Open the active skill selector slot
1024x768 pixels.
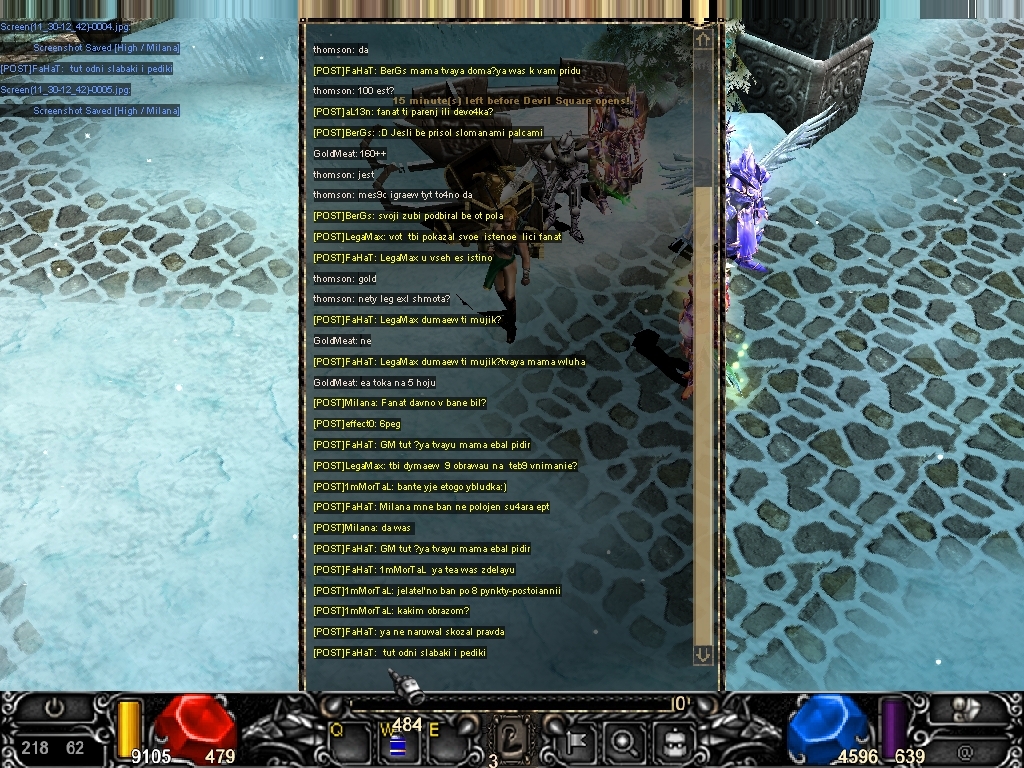point(511,741)
